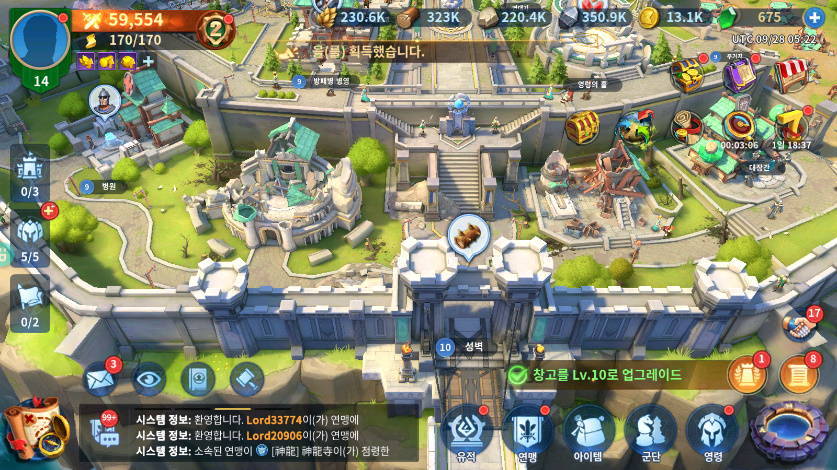Open the 군단 (Legion) menu
The height and width of the screenshot is (470, 837).
(x=651, y=432)
